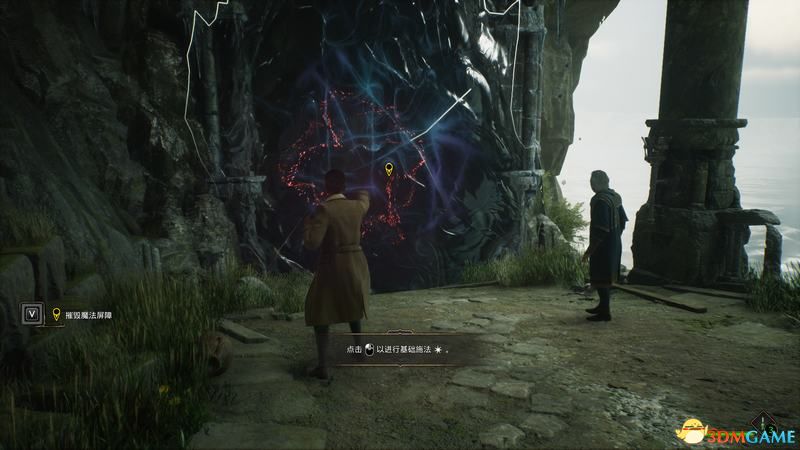This screenshot has height=450, width=800.
Task: Select the 摧毁魔法屏障 quest objective tracker
Action: [x=93, y=313]
